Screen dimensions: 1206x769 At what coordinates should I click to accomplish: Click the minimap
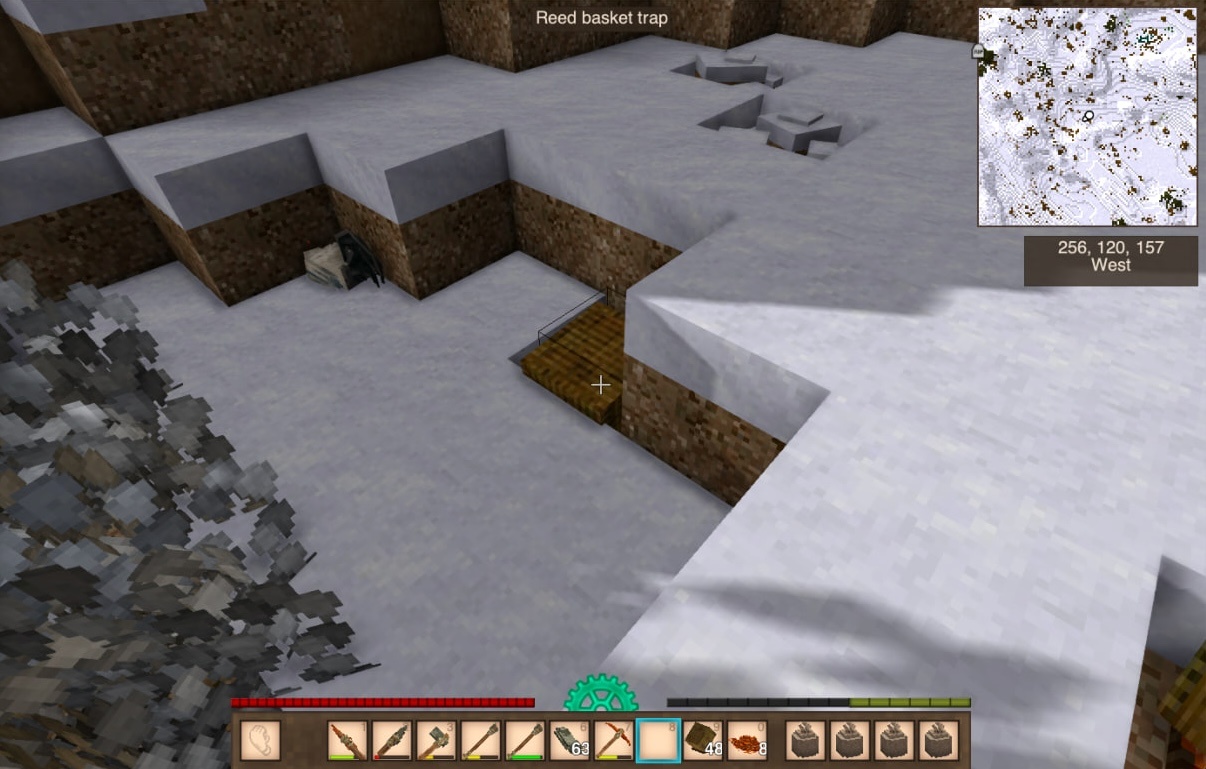pos(1087,117)
